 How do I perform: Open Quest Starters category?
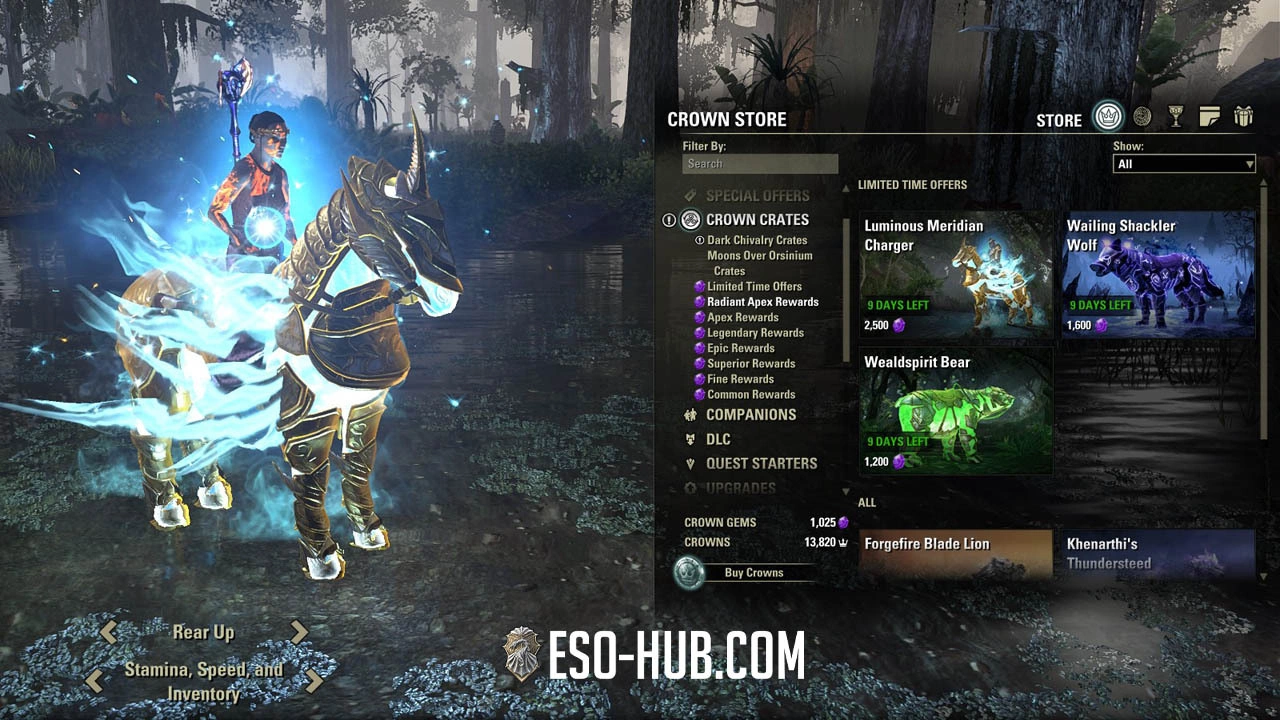point(761,464)
